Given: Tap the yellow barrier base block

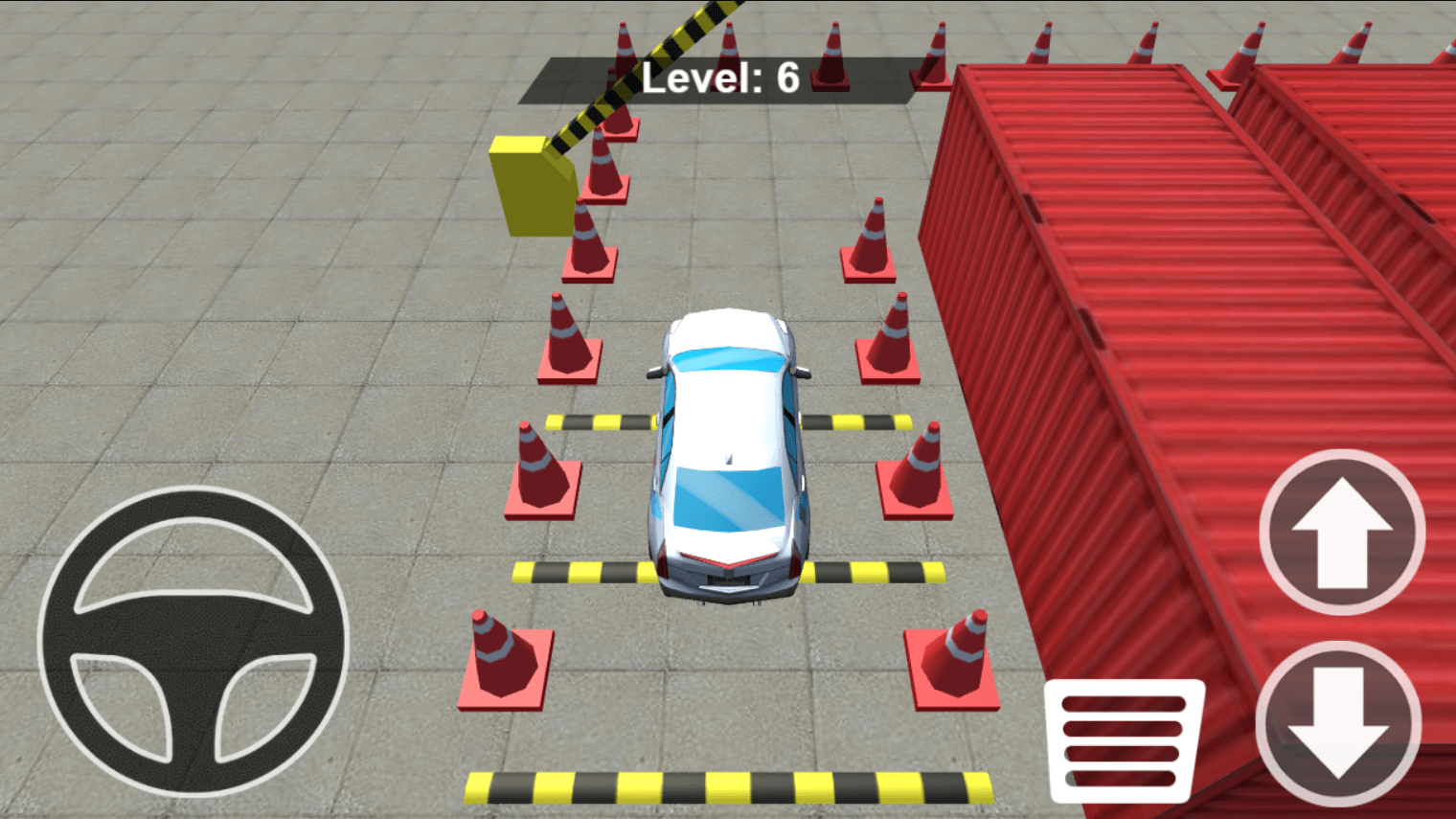Looking at the screenshot, I should point(525,187).
